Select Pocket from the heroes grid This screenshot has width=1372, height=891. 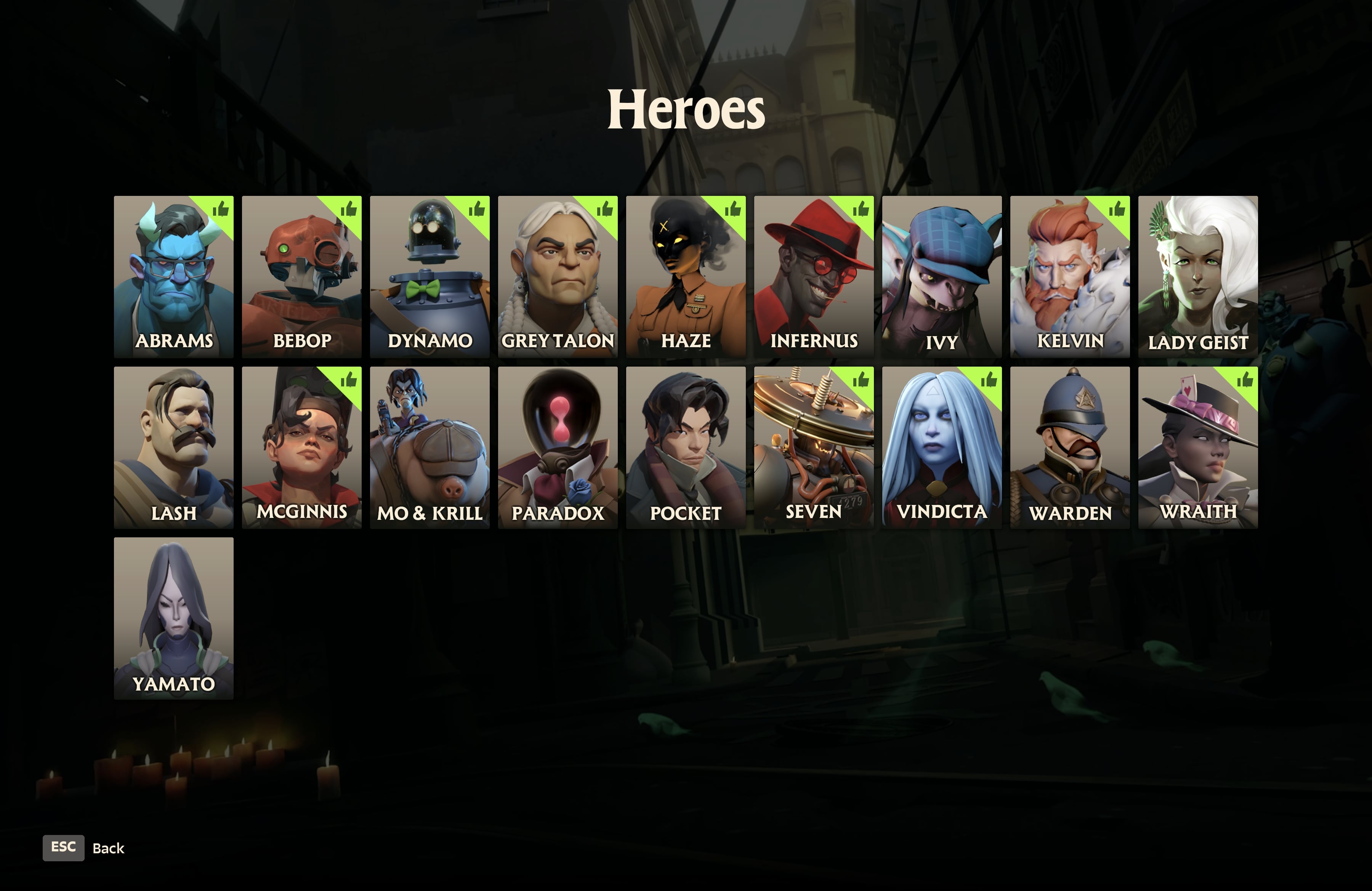pyautogui.click(x=685, y=447)
